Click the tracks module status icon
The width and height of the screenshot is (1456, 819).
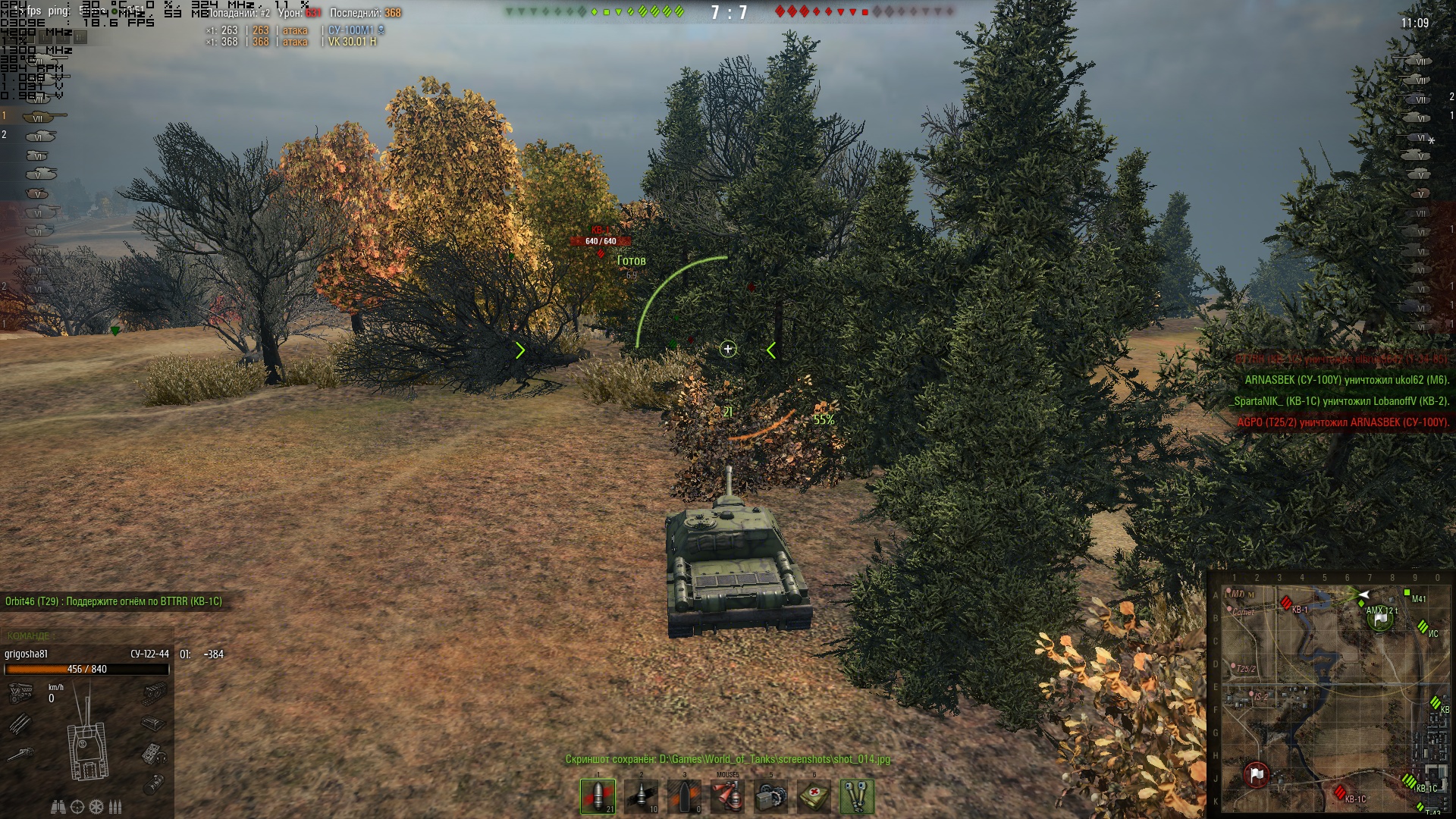[x=155, y=692]
